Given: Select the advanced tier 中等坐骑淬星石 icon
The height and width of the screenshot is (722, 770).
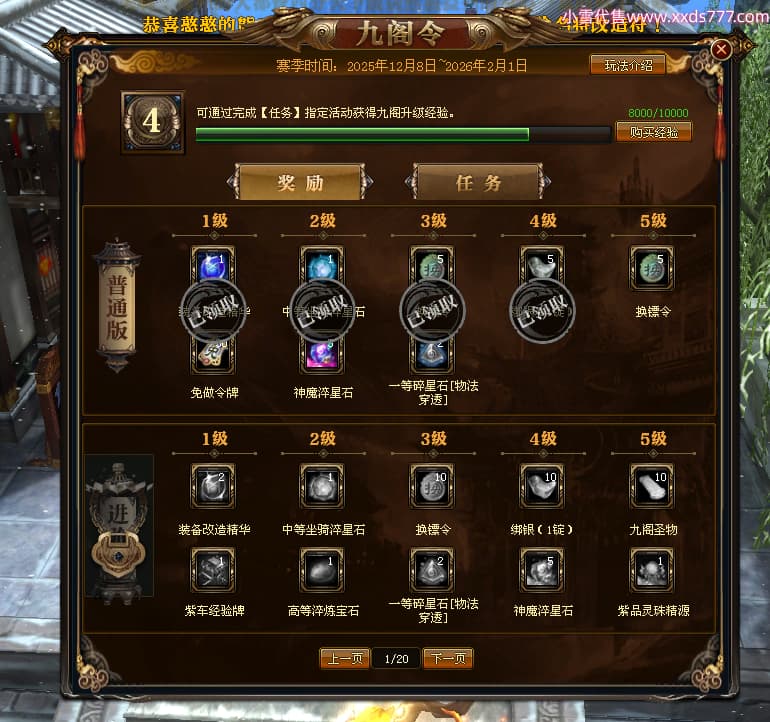Looking at the screenshot, I should [322, 486].
